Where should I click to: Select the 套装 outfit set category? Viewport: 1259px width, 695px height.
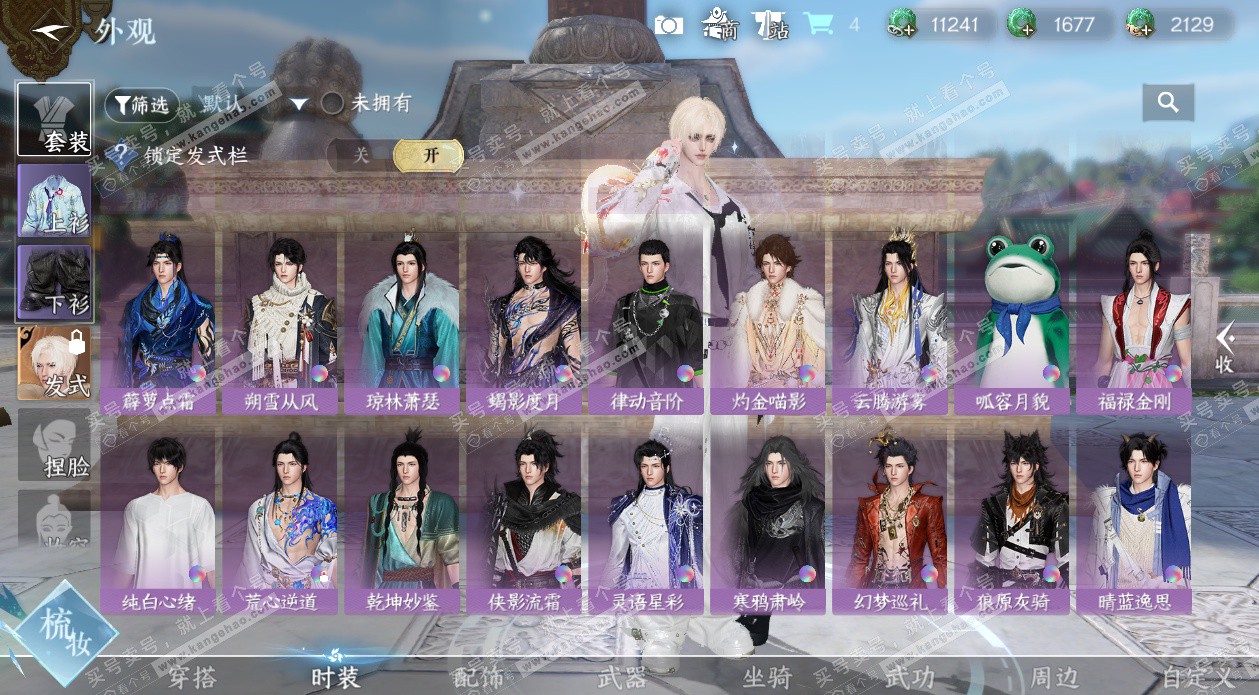[55, 119]
